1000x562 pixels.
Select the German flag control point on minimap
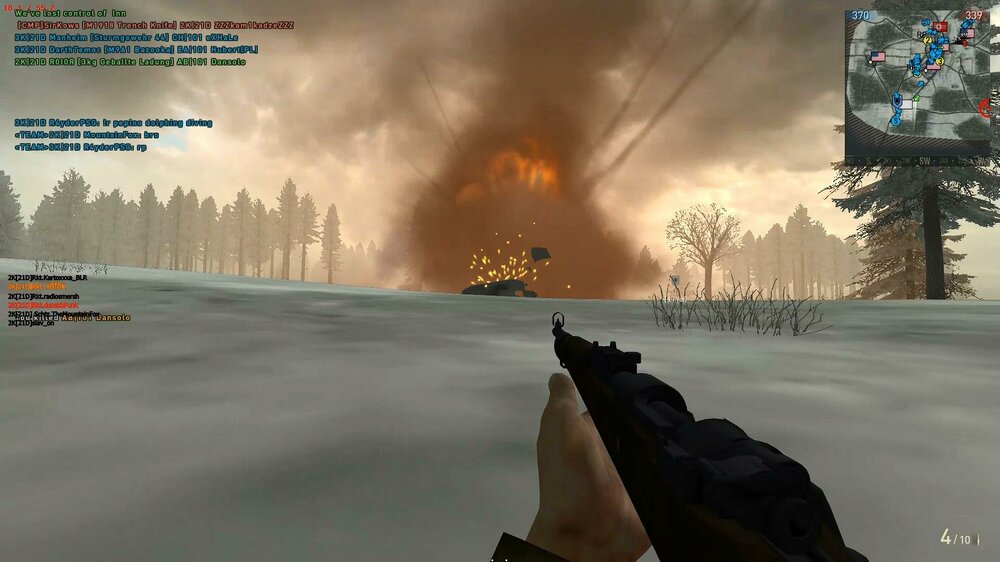pyautogui.click(x=940, y=28)
